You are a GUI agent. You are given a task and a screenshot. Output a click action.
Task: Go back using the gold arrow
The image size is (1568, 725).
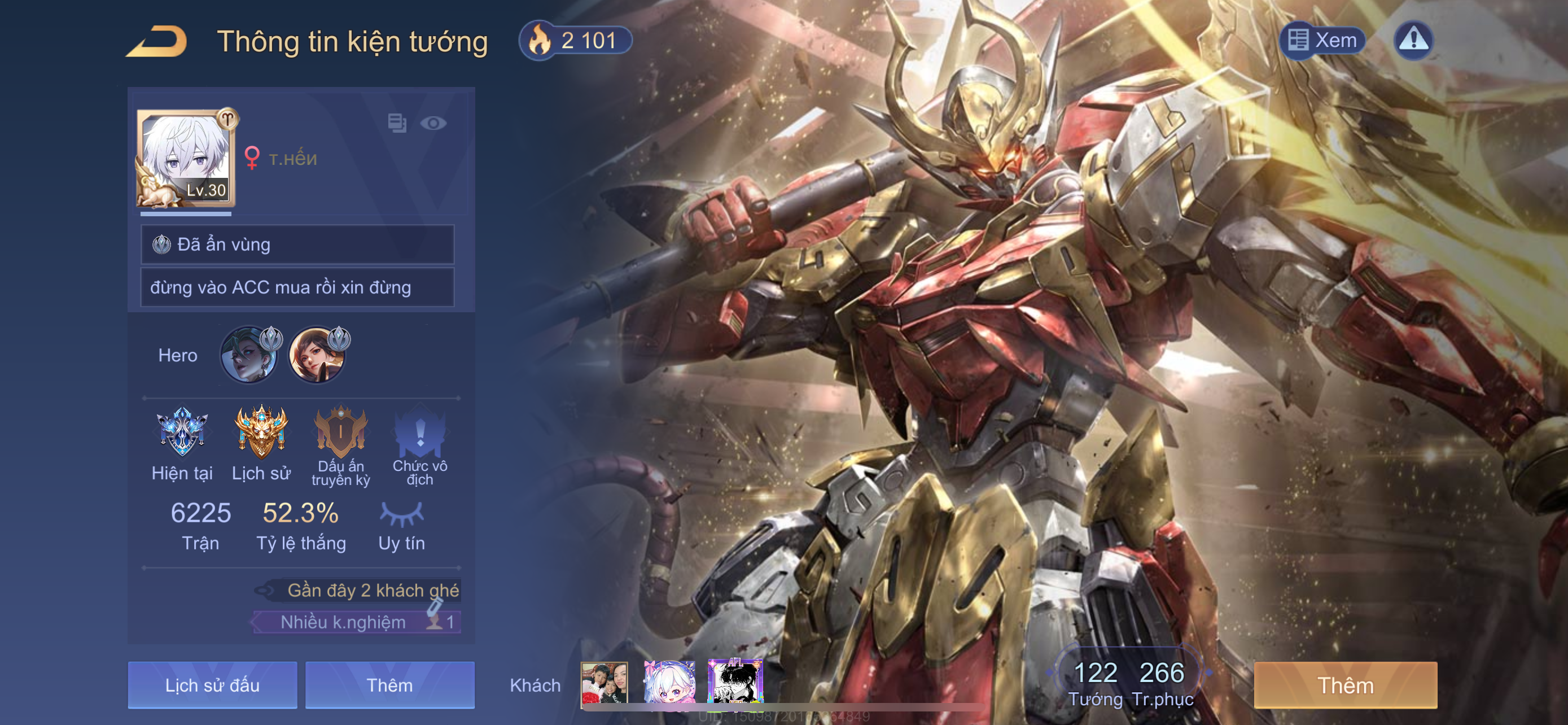click(x=157, y=41)
